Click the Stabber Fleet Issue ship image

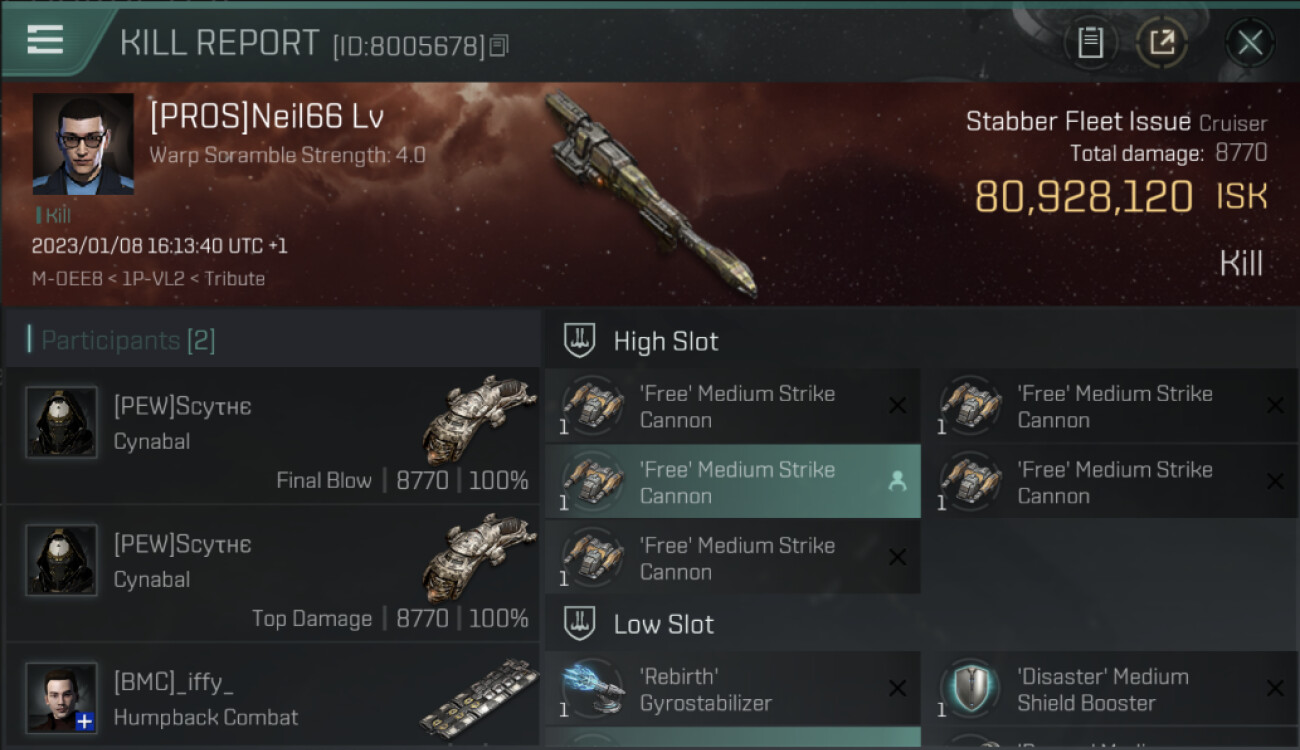pyautogui.click(x=650, y=195)
